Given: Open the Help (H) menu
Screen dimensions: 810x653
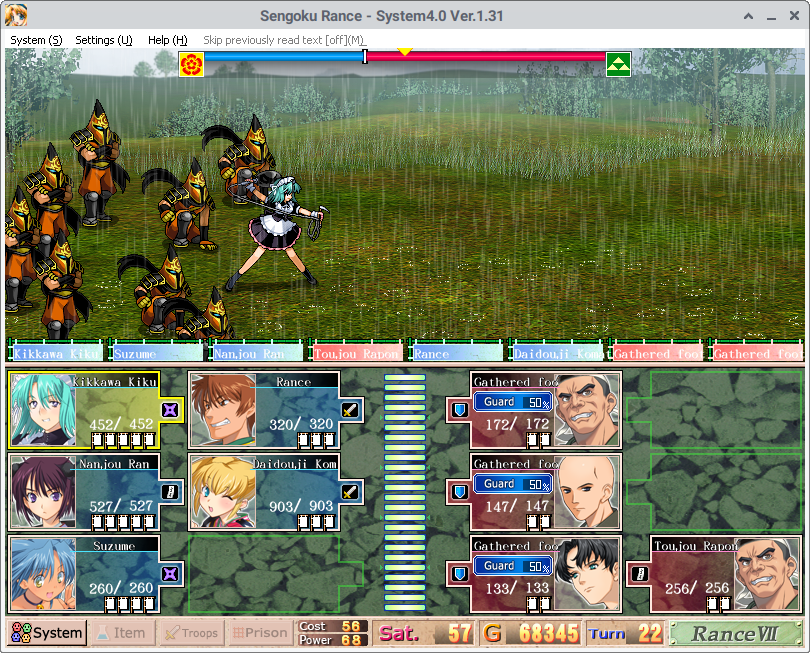Looking at the screenshot, I should [x=167, y=40].
